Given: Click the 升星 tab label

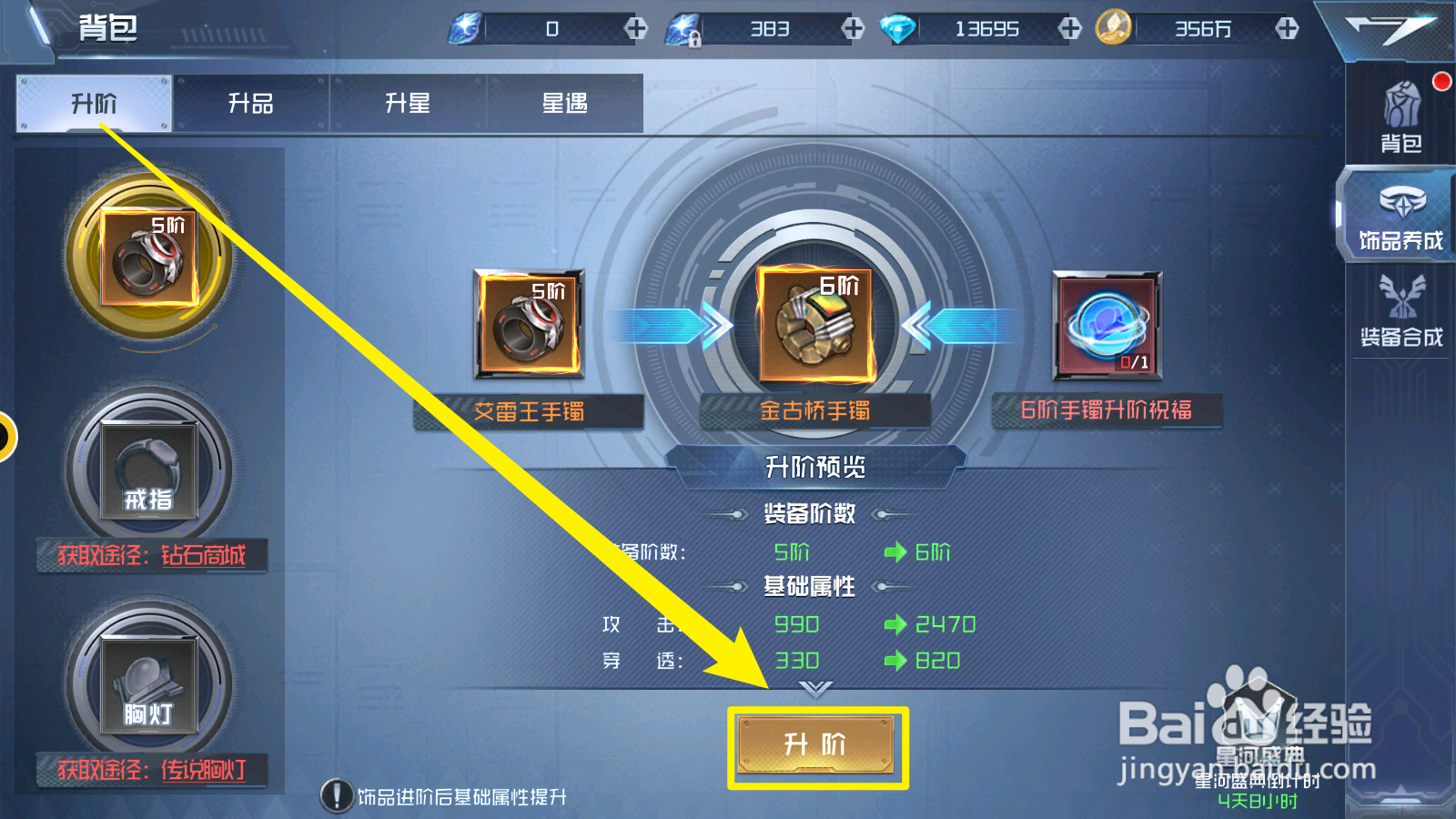Looking at the screenshot, I should click(x=408, y=103).
